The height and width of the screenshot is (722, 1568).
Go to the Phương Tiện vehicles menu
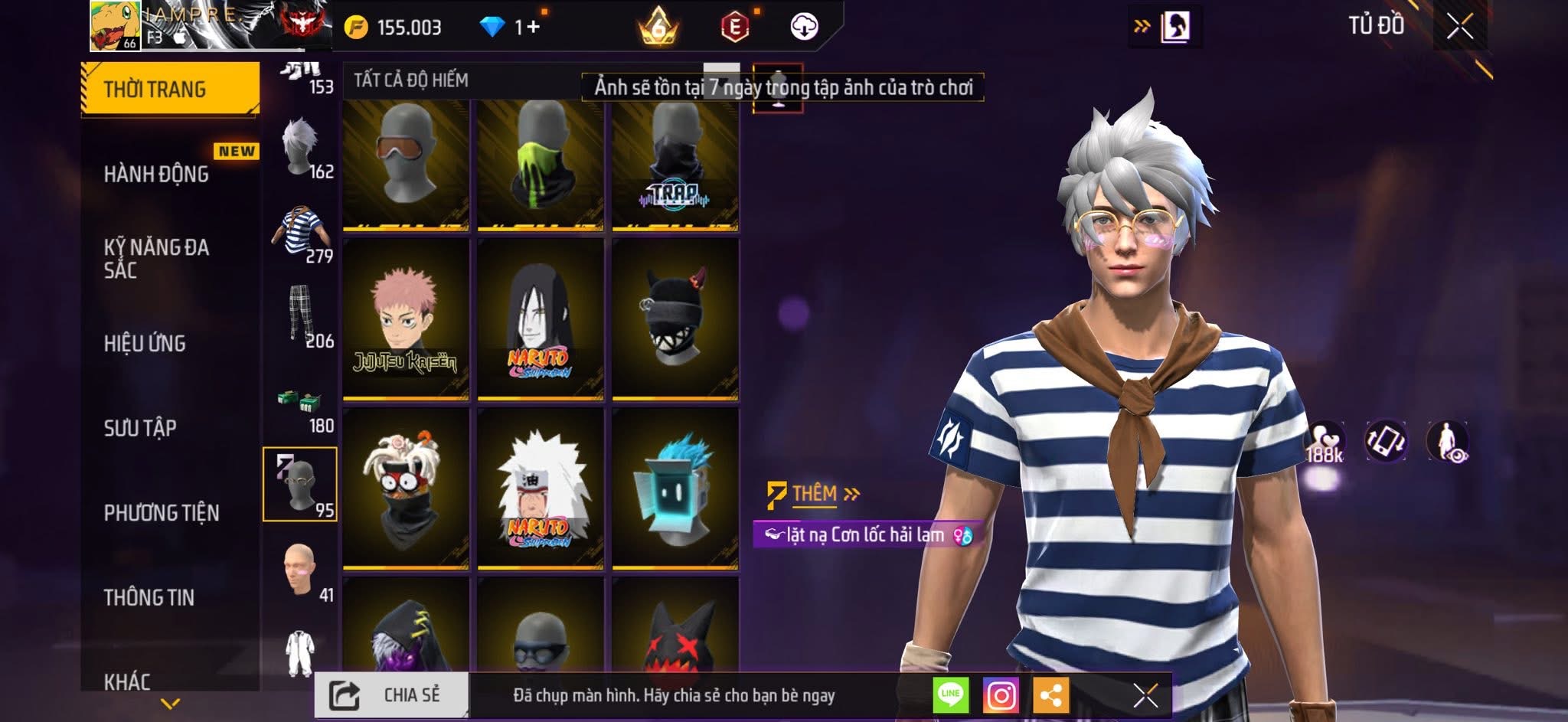pos(162,512)
